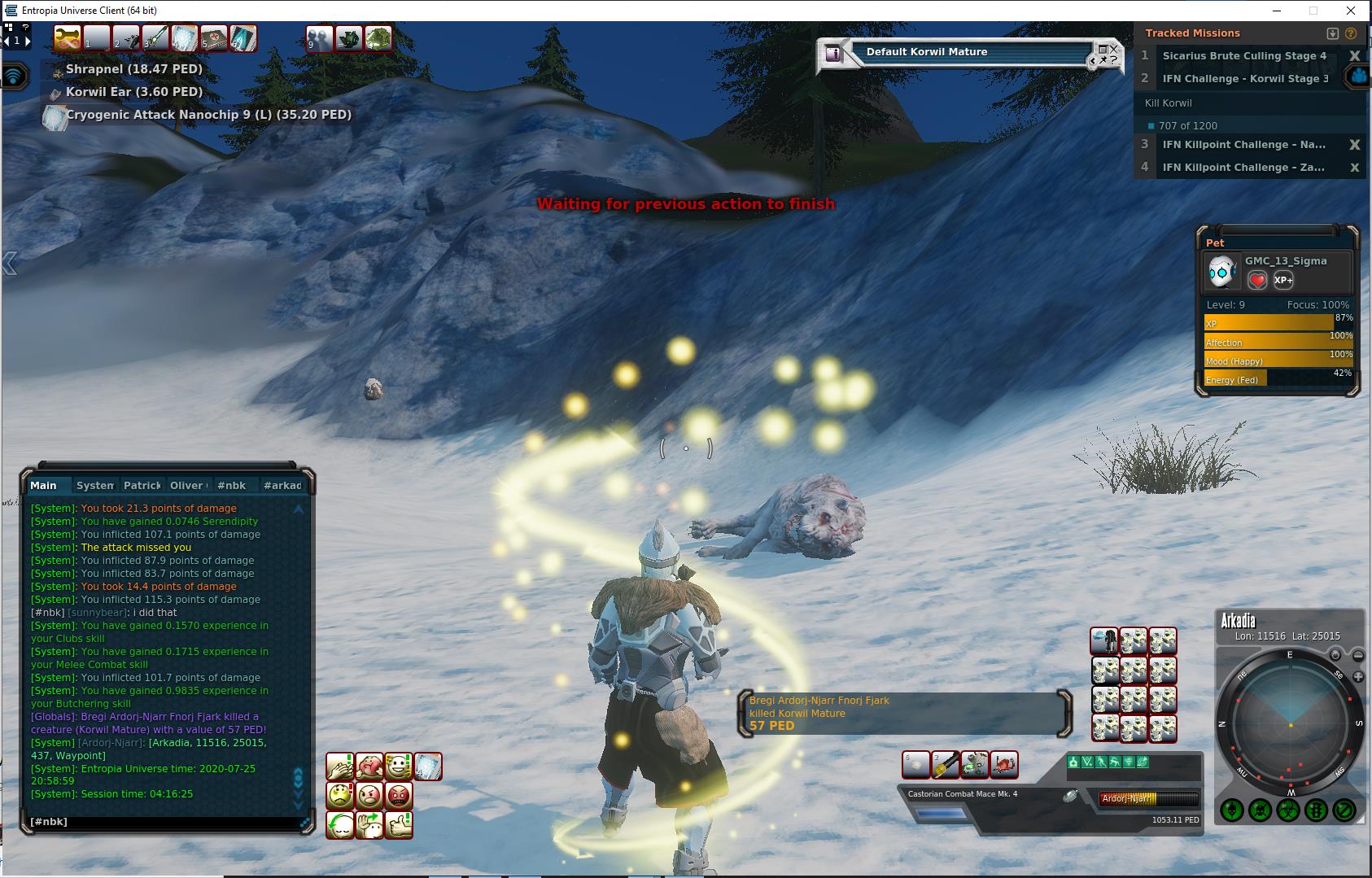Toggle the green biohazard radar filter
The image size is (1372, 878).
(x=1288, y=810)
